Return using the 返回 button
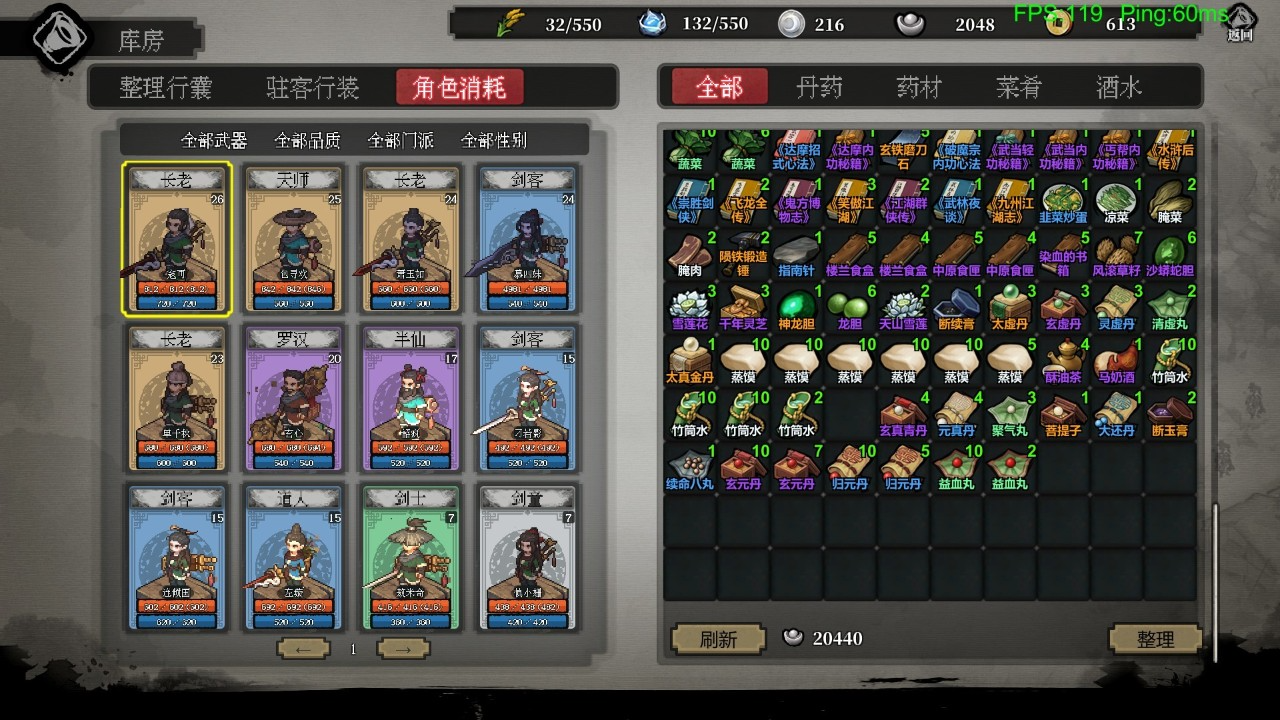The image size is (1280, 720). coord(1240,22)
